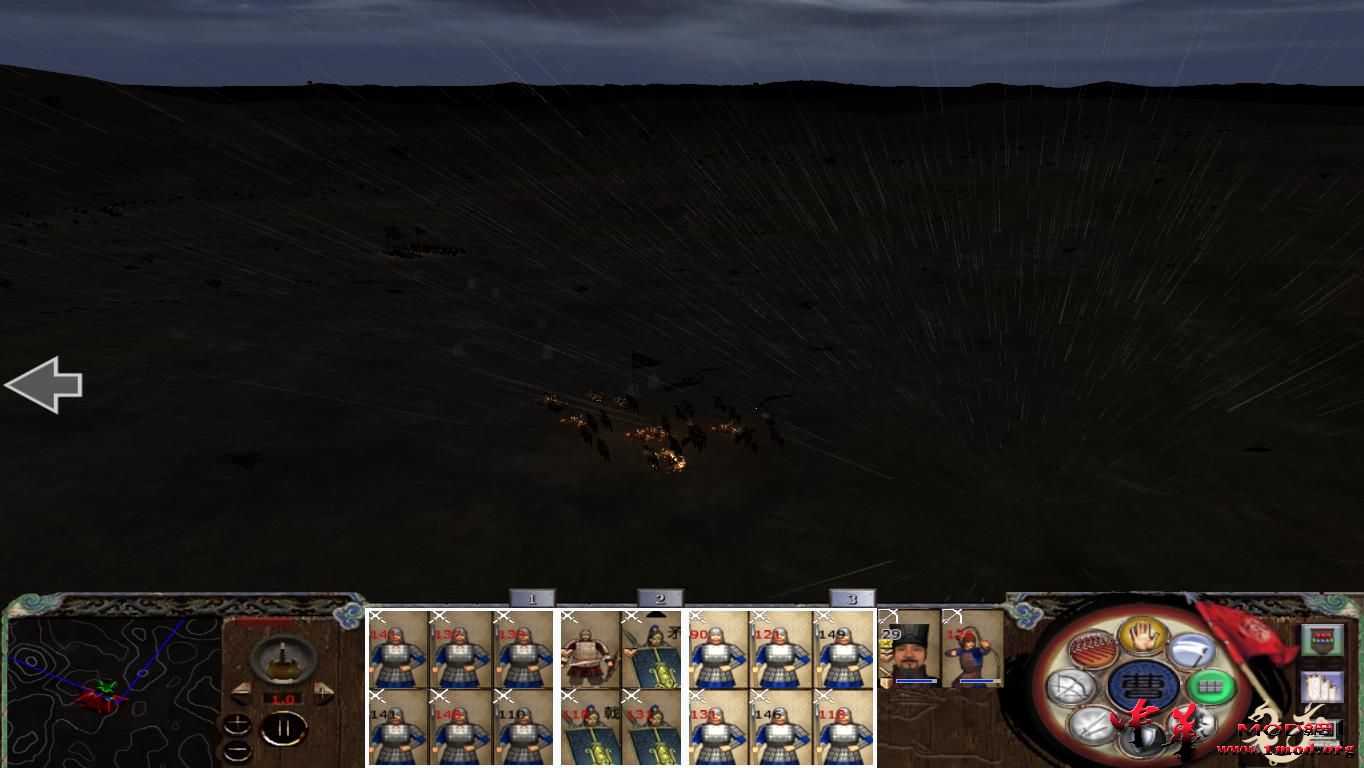The image size is (1364, 768).
Task: Open the battle details scroll button
Action: (x=1323, y=686)
